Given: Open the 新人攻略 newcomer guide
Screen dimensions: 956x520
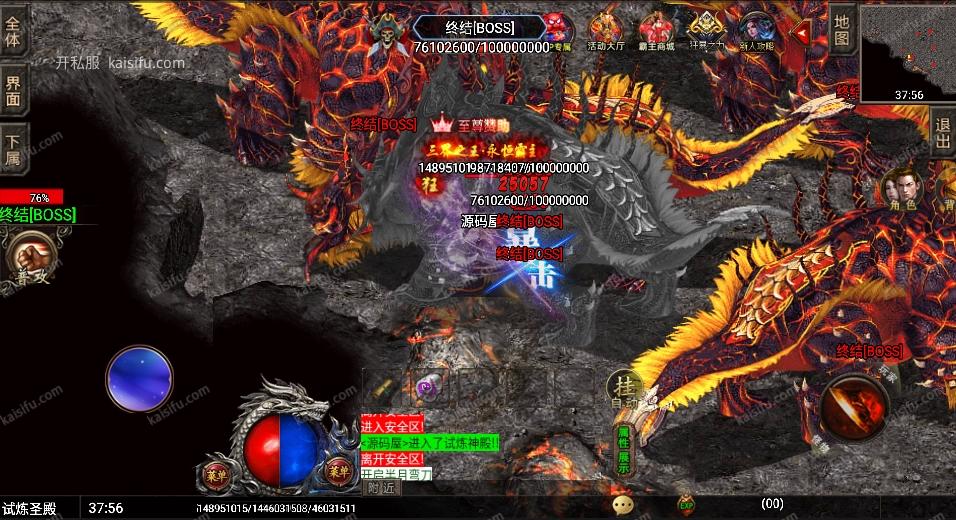Looking at the screenshot, I should coord(757,32).
